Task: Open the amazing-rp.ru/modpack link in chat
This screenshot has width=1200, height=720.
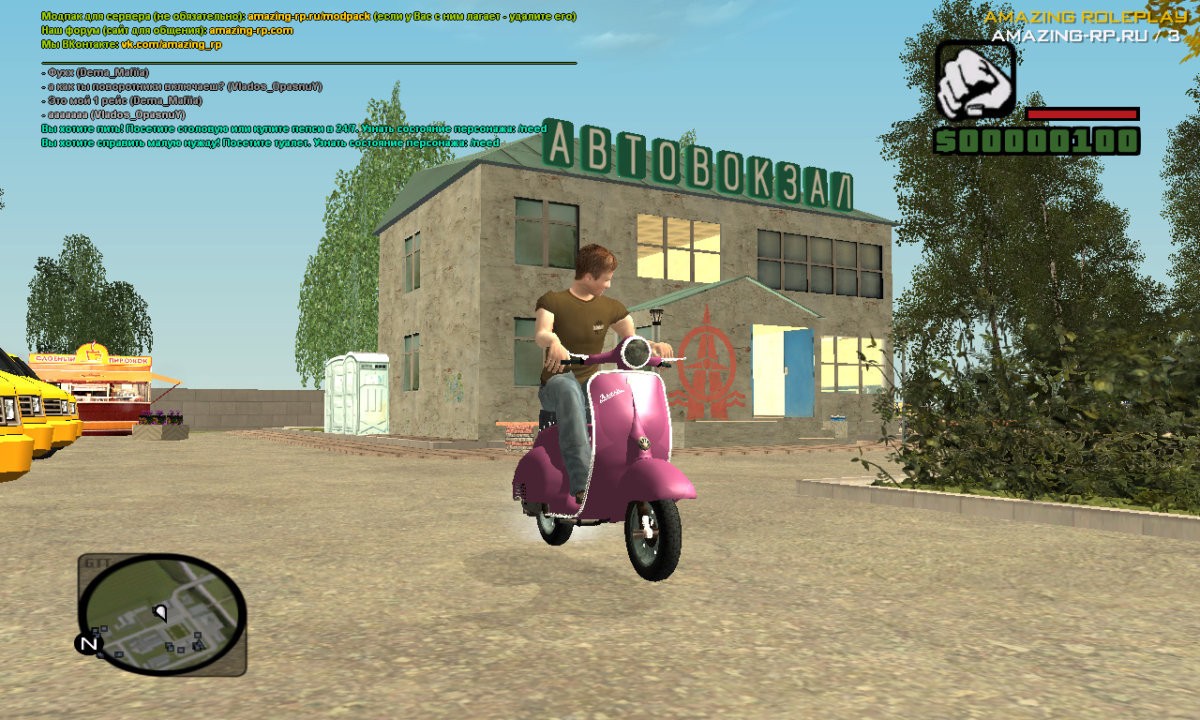Action: point(308,17)
